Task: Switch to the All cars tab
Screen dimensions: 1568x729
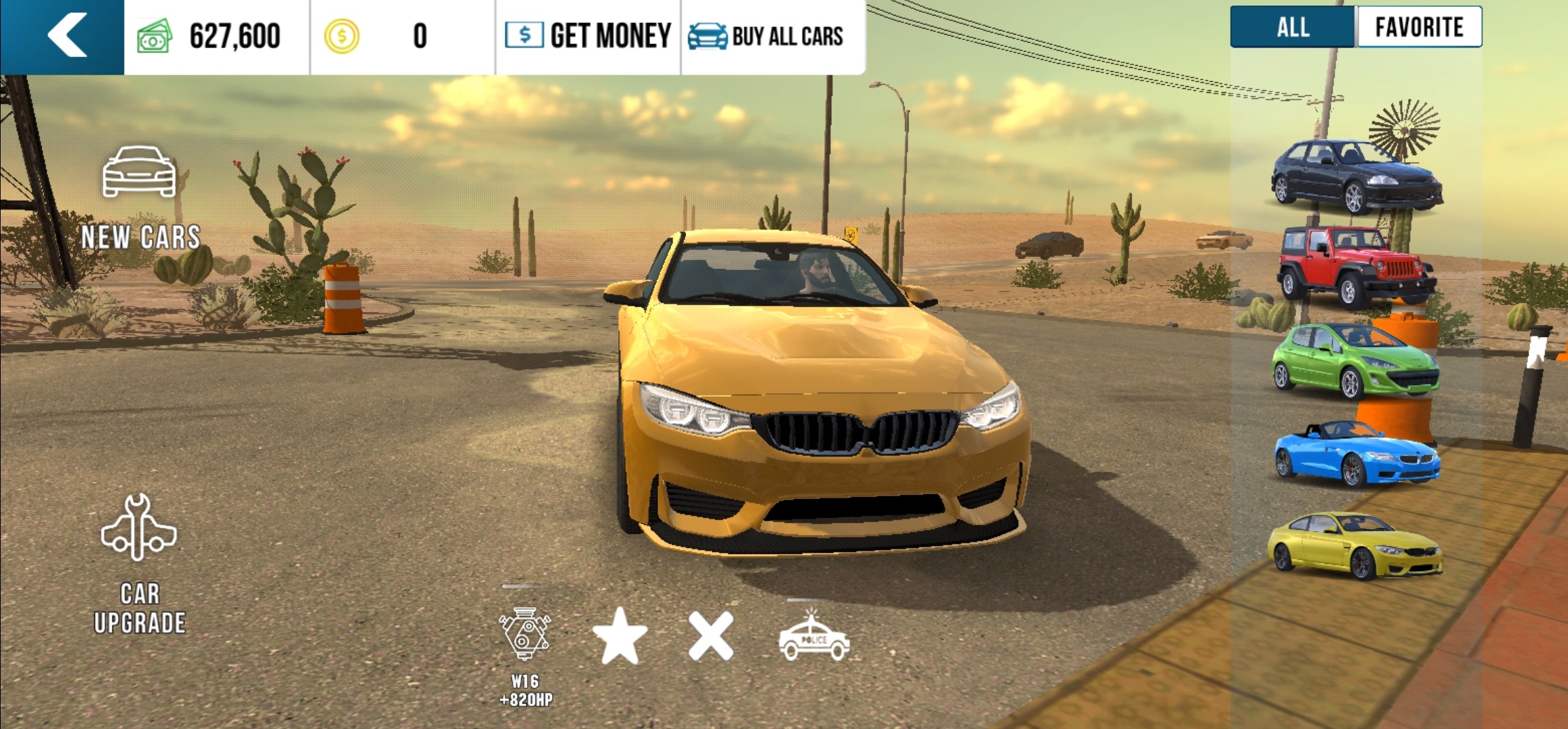Action: point(1292,28)
